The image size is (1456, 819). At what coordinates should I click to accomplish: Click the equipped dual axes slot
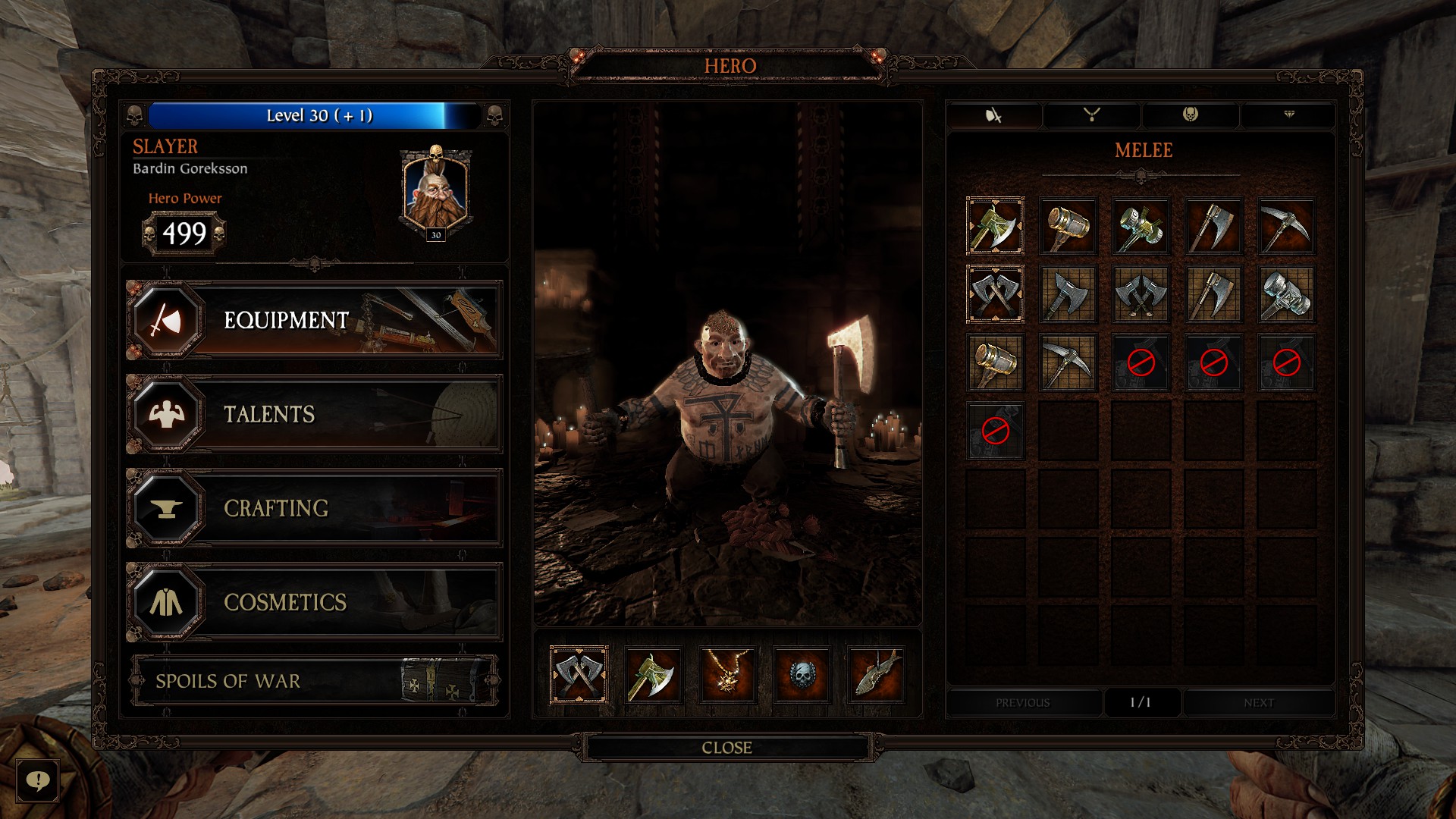pyautogui.click(x=579, y=675)
